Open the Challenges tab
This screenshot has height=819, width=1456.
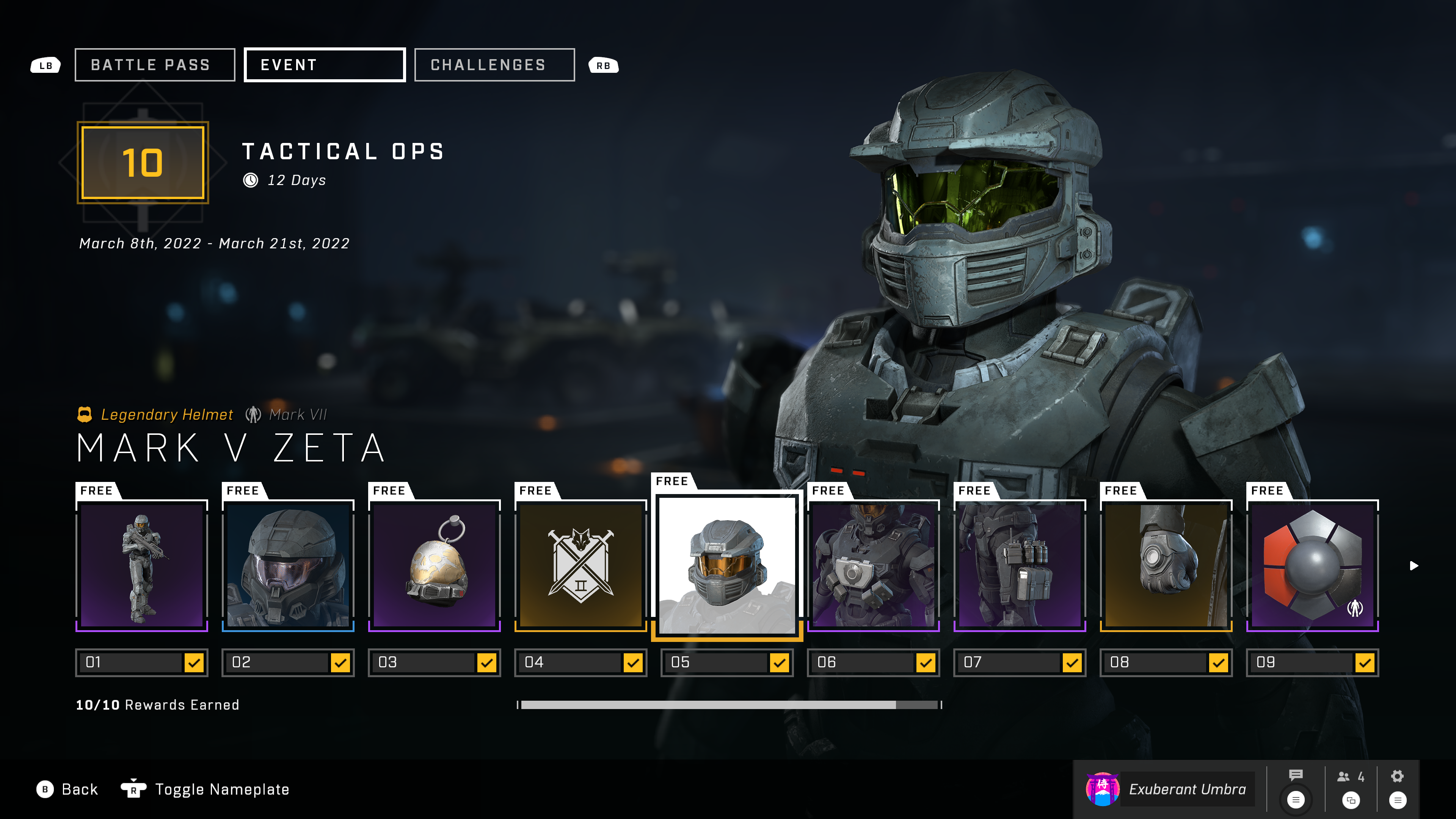coord(494,65)
